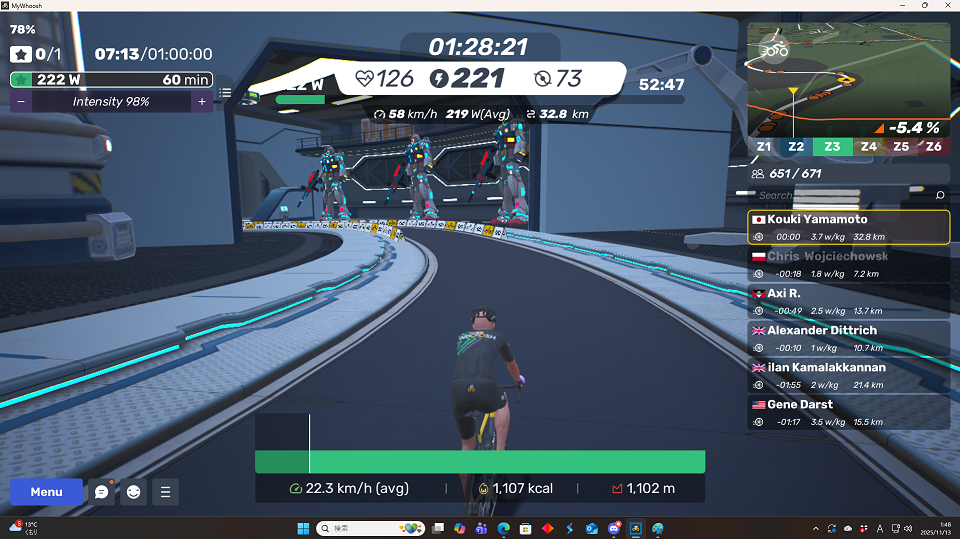Open the blue Menu button
Screen dimensions: 960x539
46,492
